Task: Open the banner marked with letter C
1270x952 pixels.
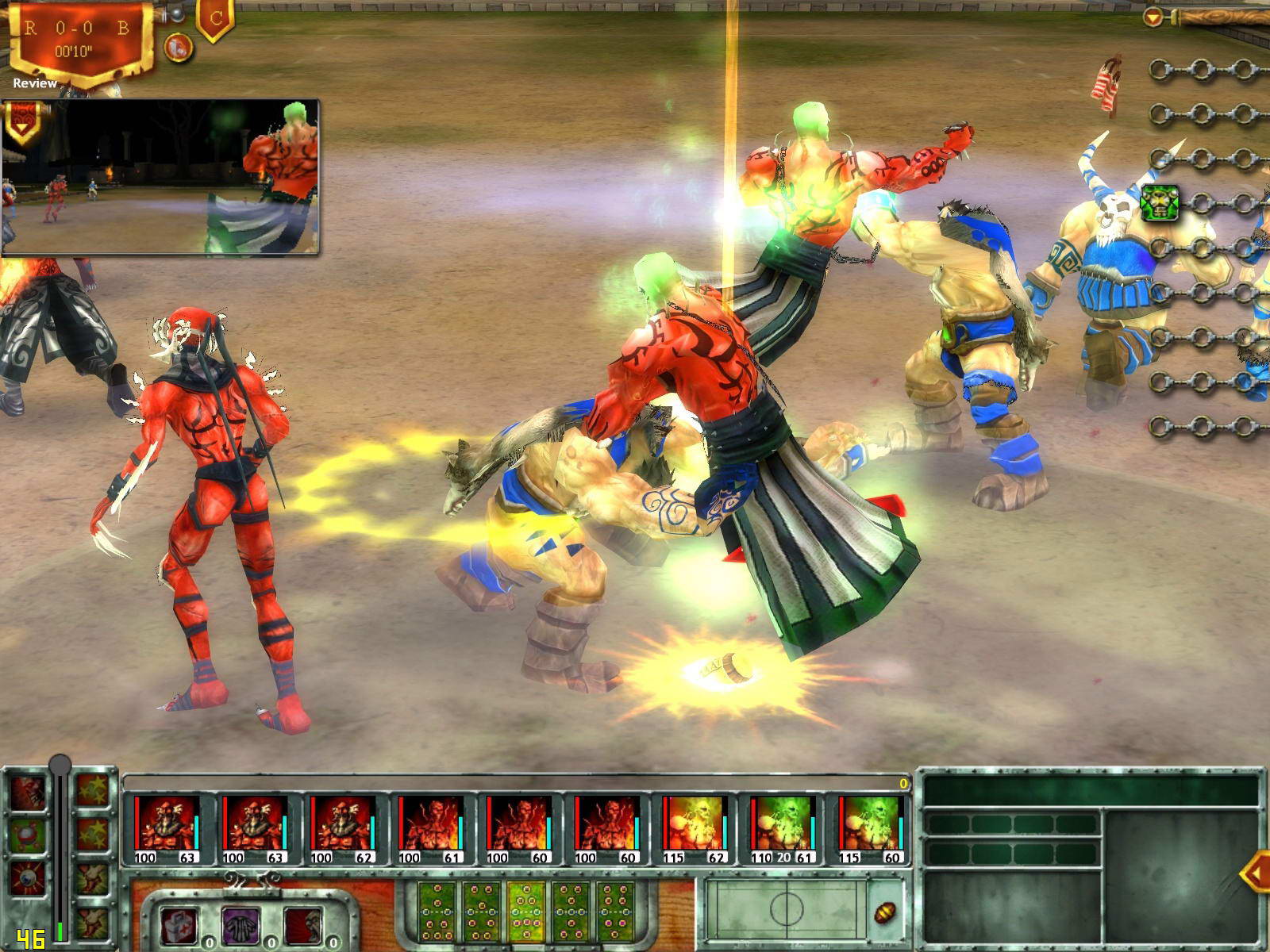Action: [215, 19]
